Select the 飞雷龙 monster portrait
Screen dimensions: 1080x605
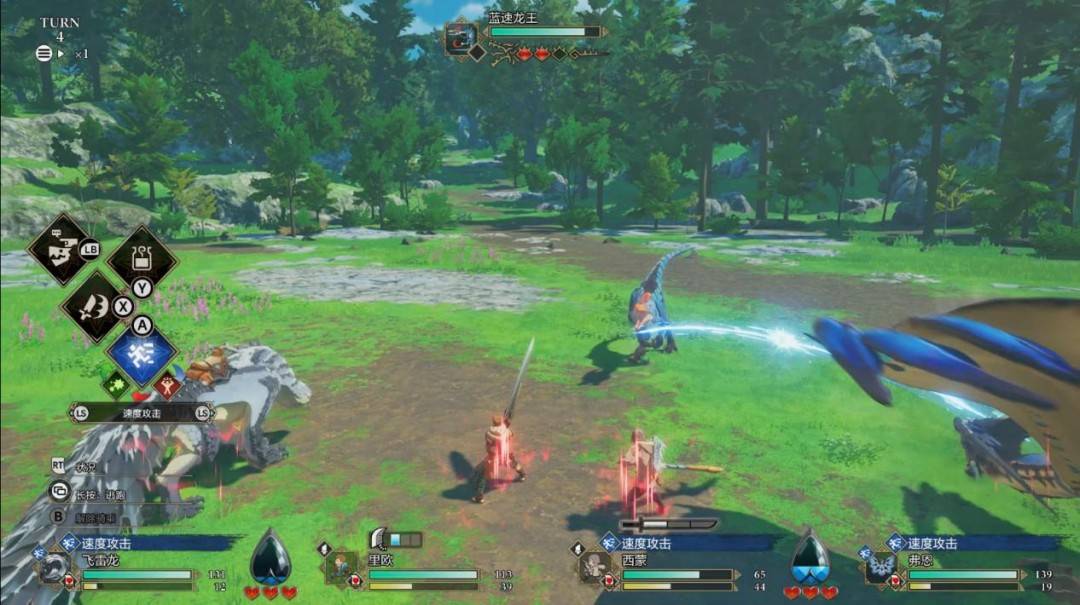53,569
